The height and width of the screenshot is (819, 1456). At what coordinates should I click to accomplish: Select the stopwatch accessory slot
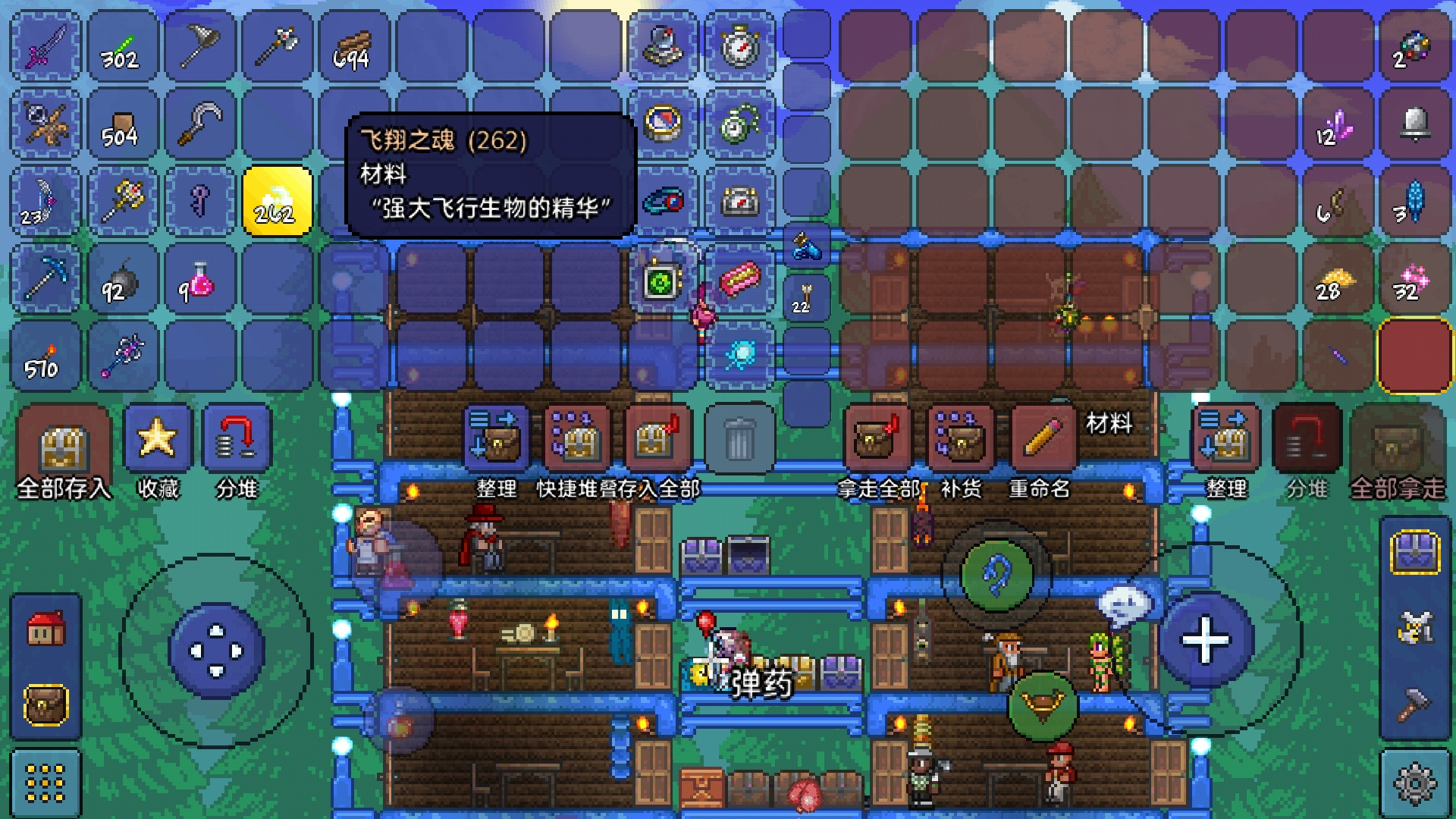pos(739,47)
